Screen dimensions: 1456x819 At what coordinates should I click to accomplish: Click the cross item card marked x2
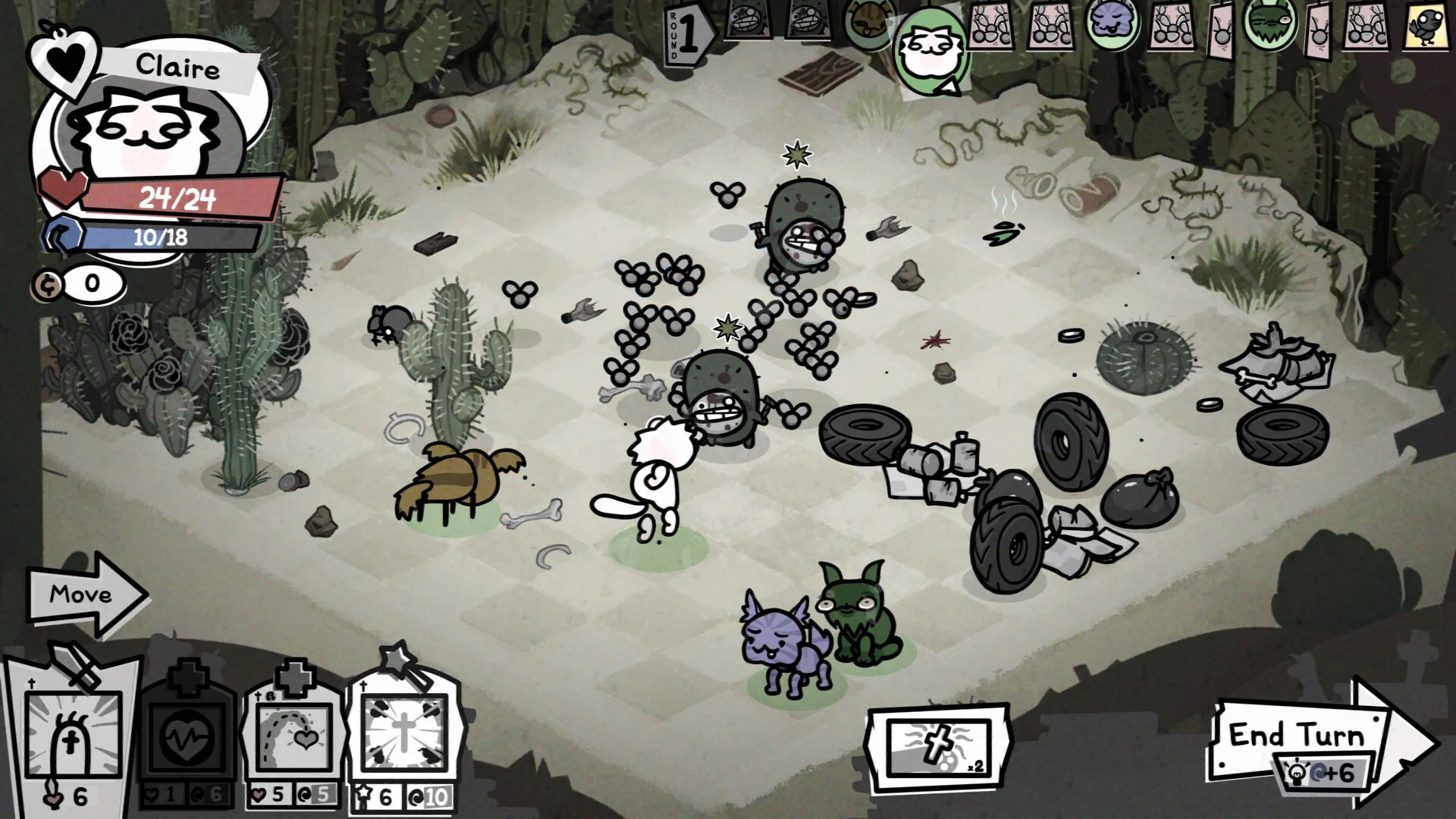click(939, 747)
